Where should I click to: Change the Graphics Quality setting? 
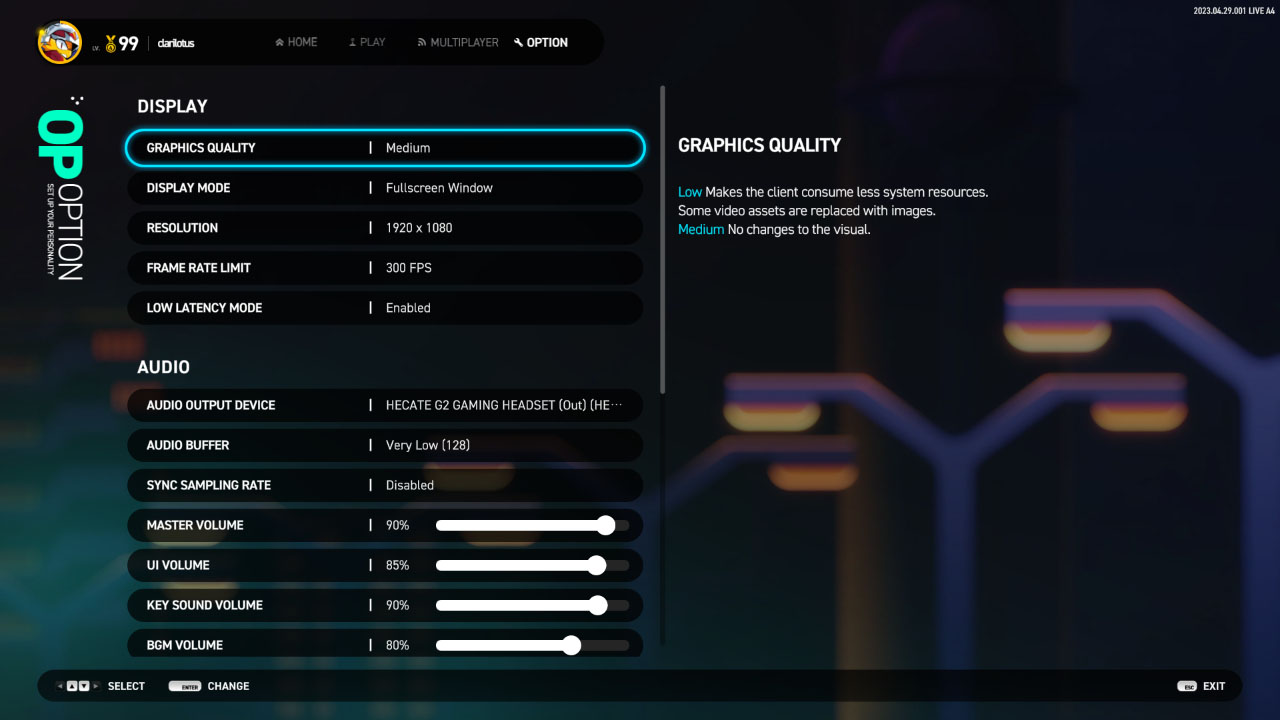coord(385,148)
